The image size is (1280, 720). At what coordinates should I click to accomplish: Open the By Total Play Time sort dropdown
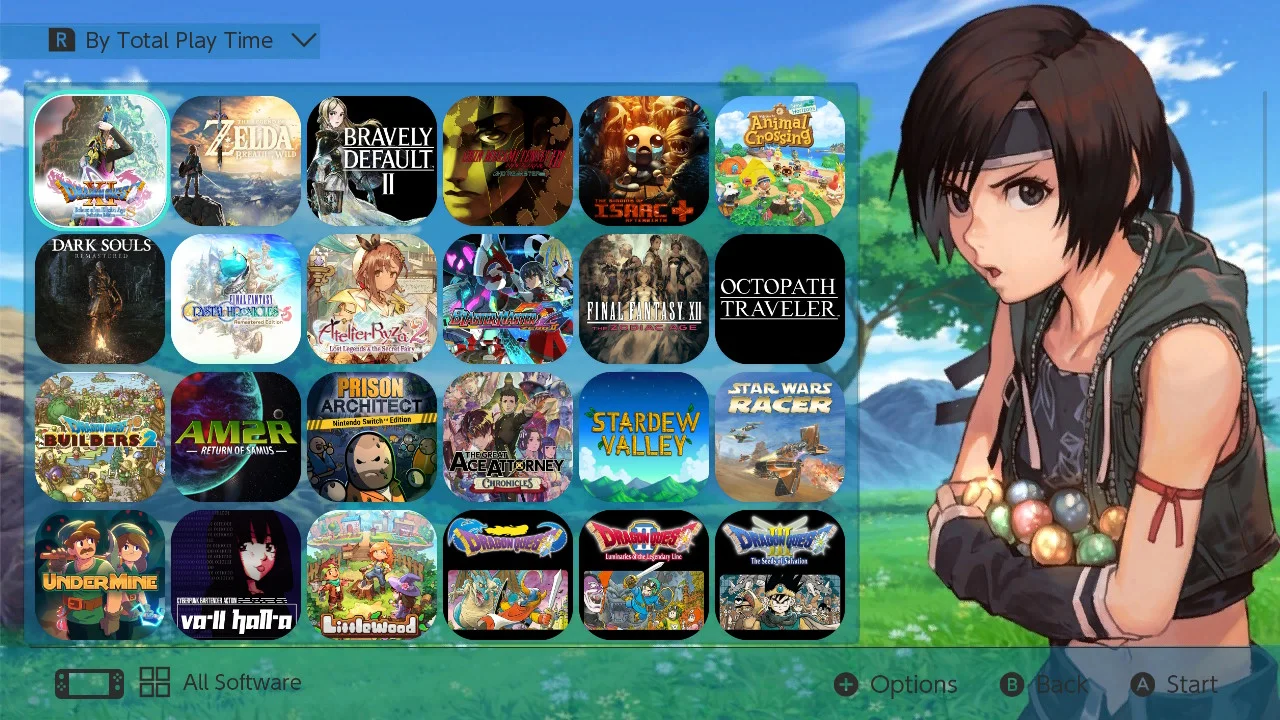tap(180, 40)
